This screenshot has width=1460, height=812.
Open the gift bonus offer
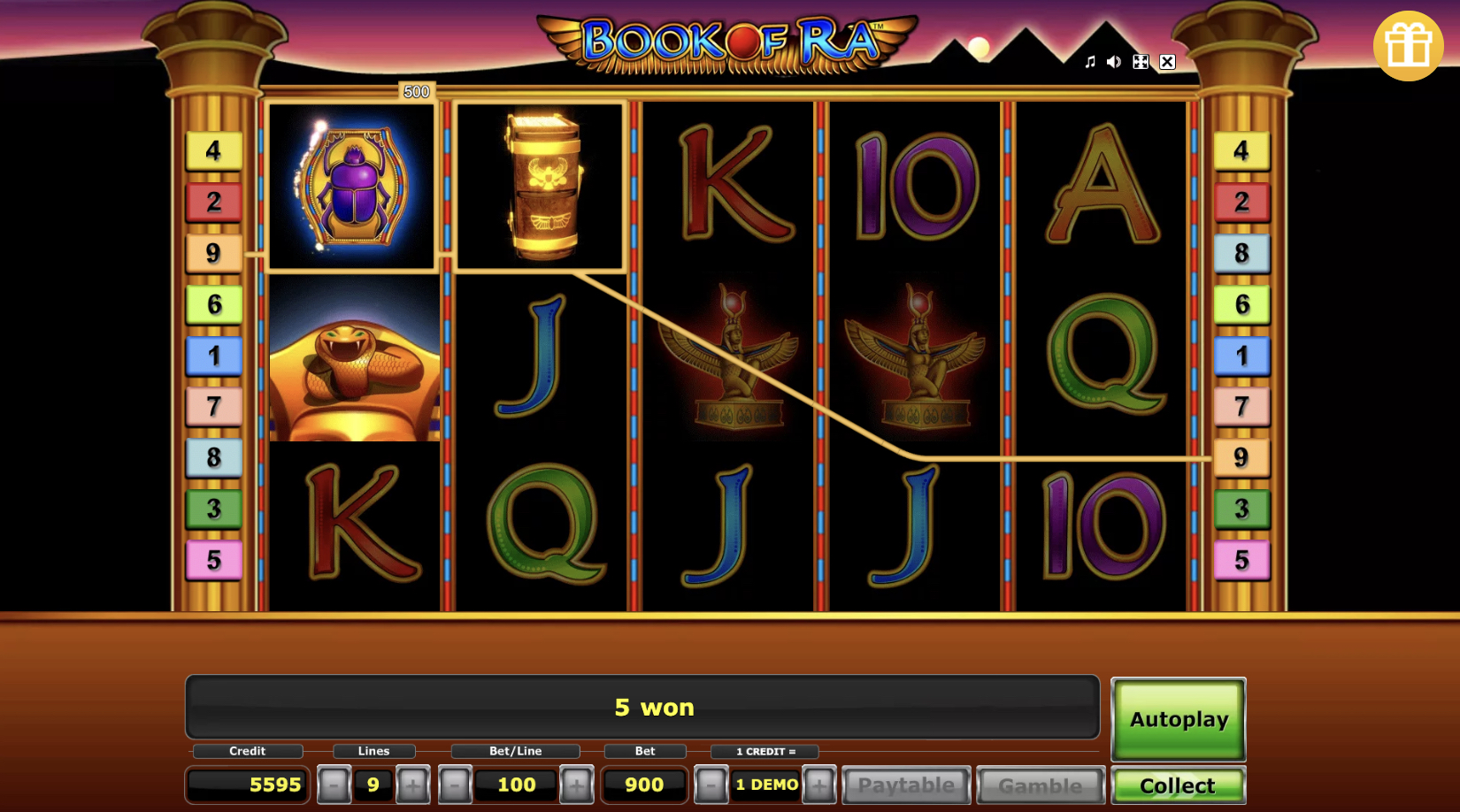(x=1409, y=46)
